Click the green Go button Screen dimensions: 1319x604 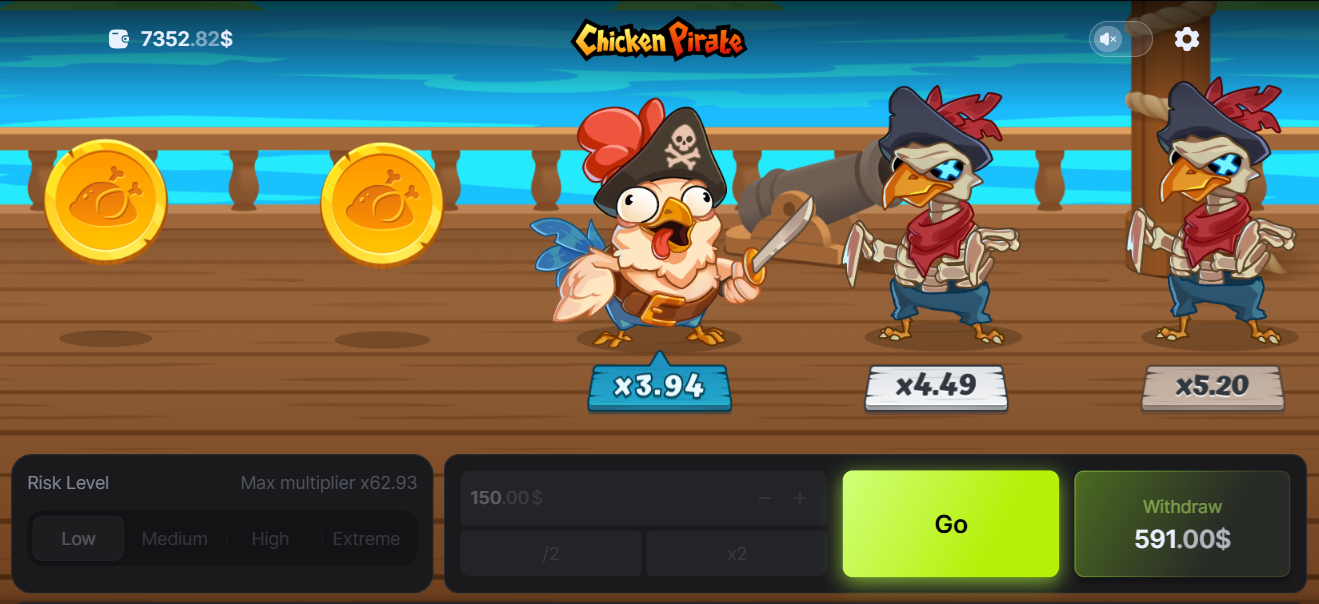[950, 524]
